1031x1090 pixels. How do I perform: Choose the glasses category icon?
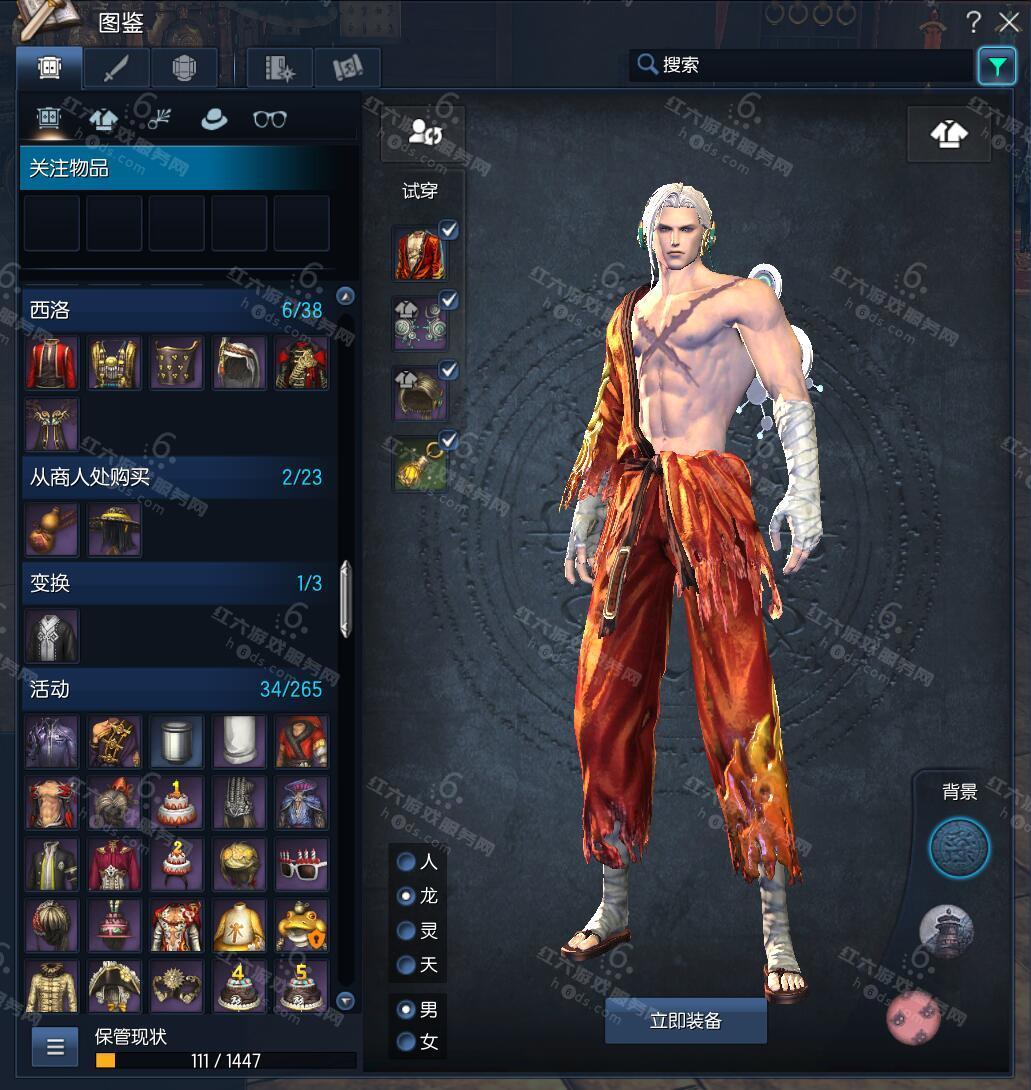[x=270, y=119]
